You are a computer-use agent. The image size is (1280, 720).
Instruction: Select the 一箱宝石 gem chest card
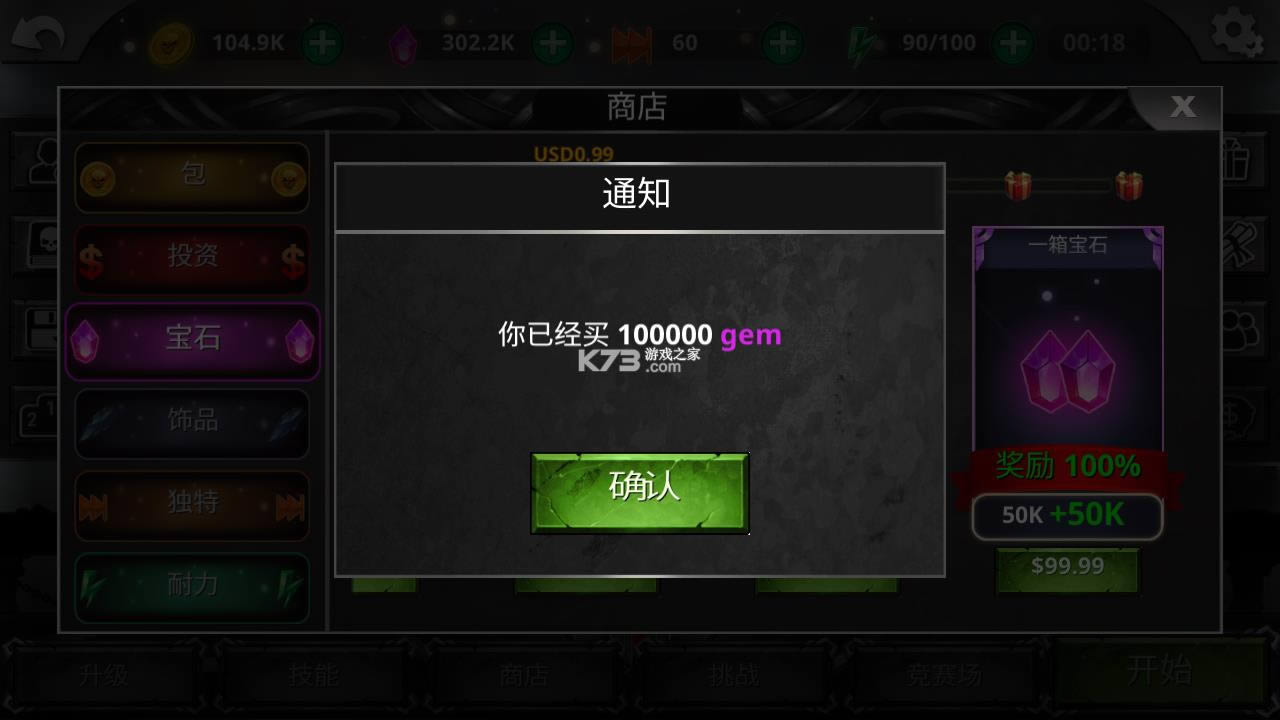[1067, 340]
